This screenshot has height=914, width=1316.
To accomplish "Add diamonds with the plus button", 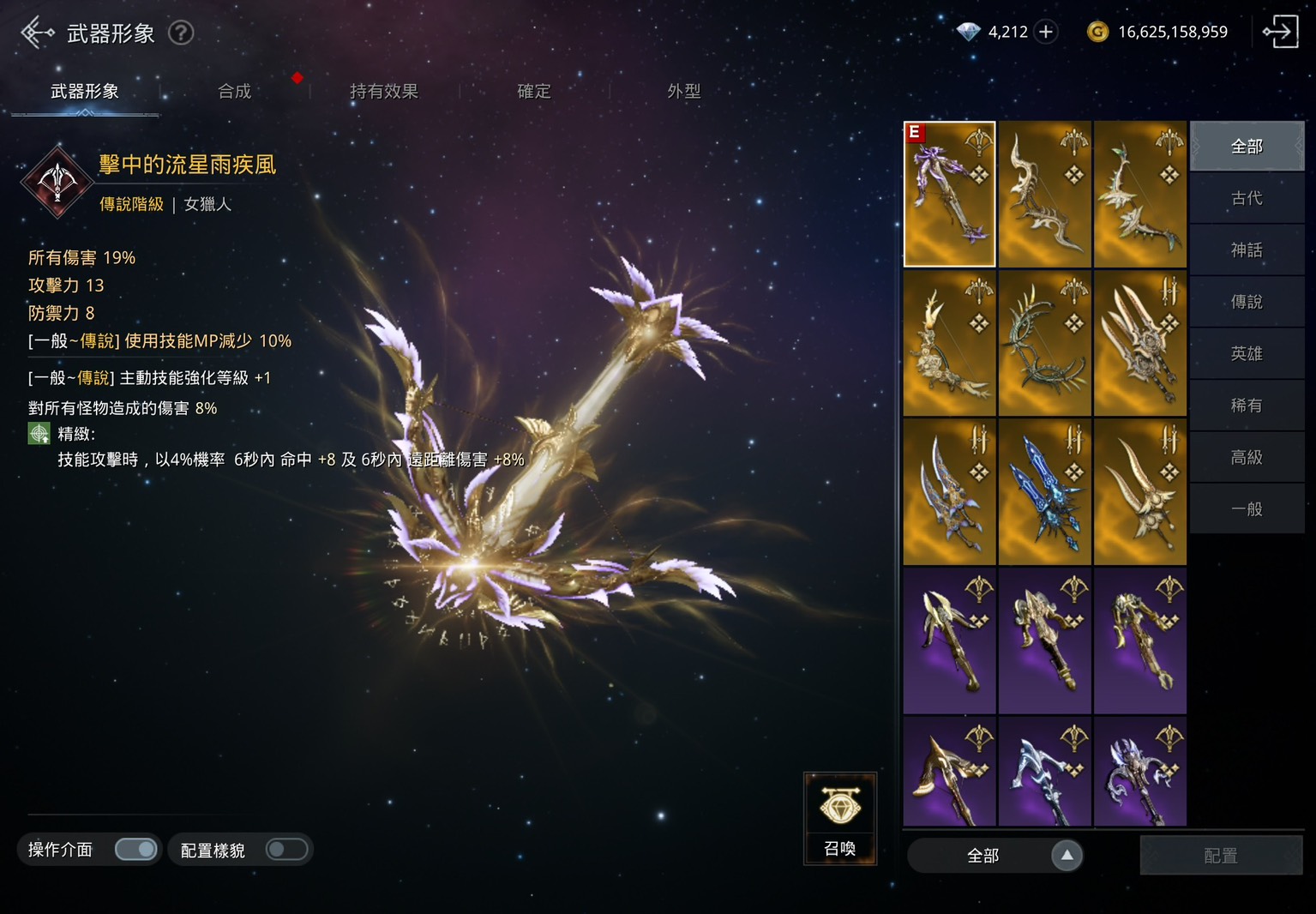I will [x=1046, y=32].
